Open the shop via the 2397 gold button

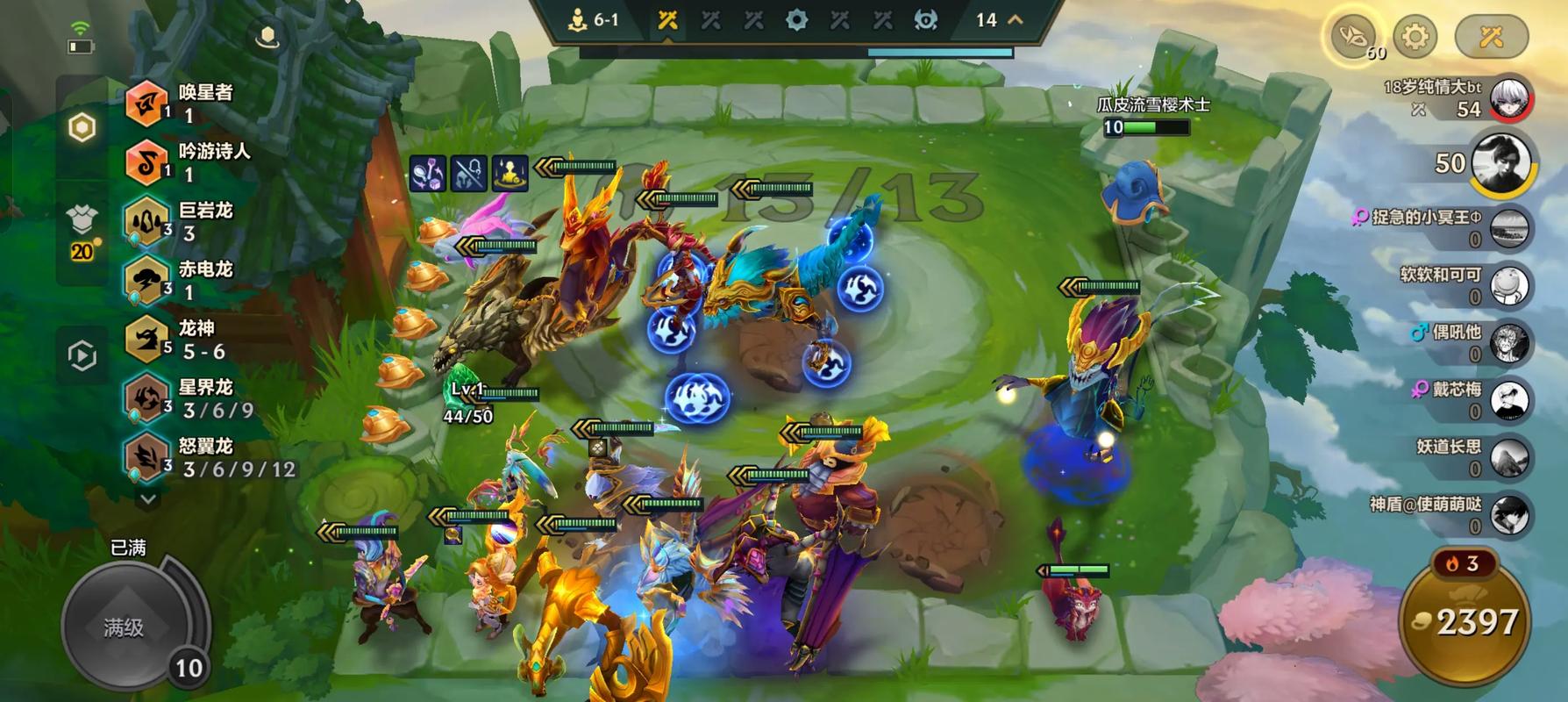(x=1465, y=621)
